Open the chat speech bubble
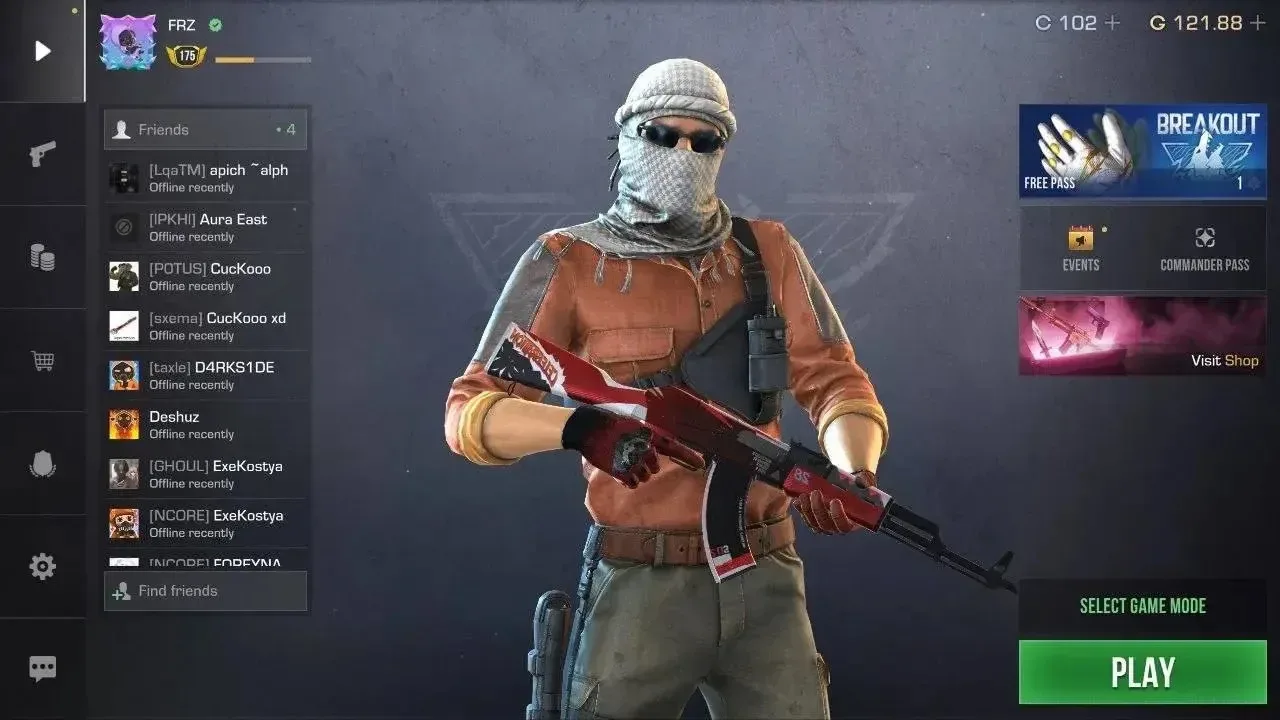This screenshot has width=1280, height=720. click(x=42, y=669)
